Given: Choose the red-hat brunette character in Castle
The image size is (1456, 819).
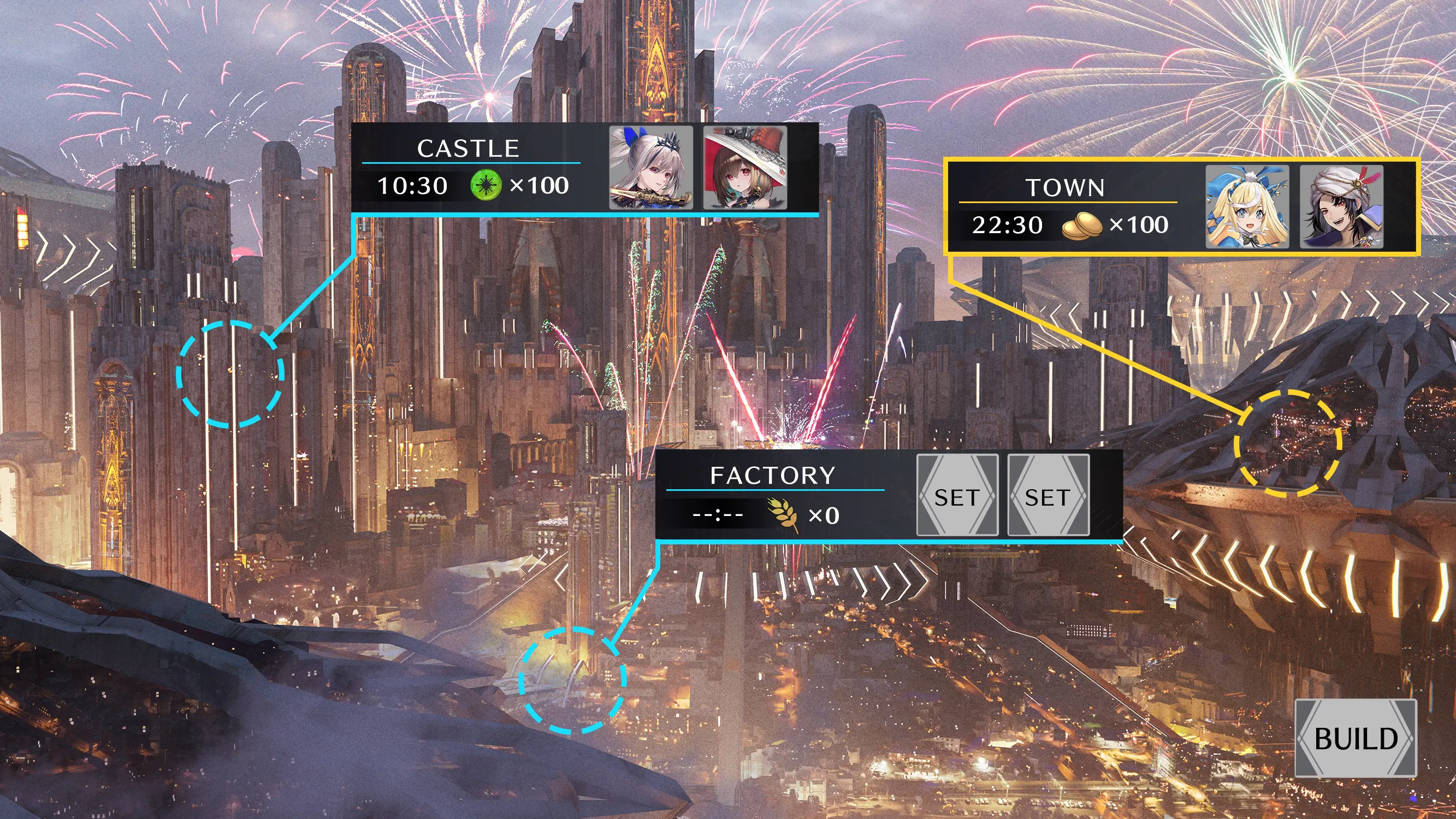Looking at the screenshot, I should [x=744, y=167].
